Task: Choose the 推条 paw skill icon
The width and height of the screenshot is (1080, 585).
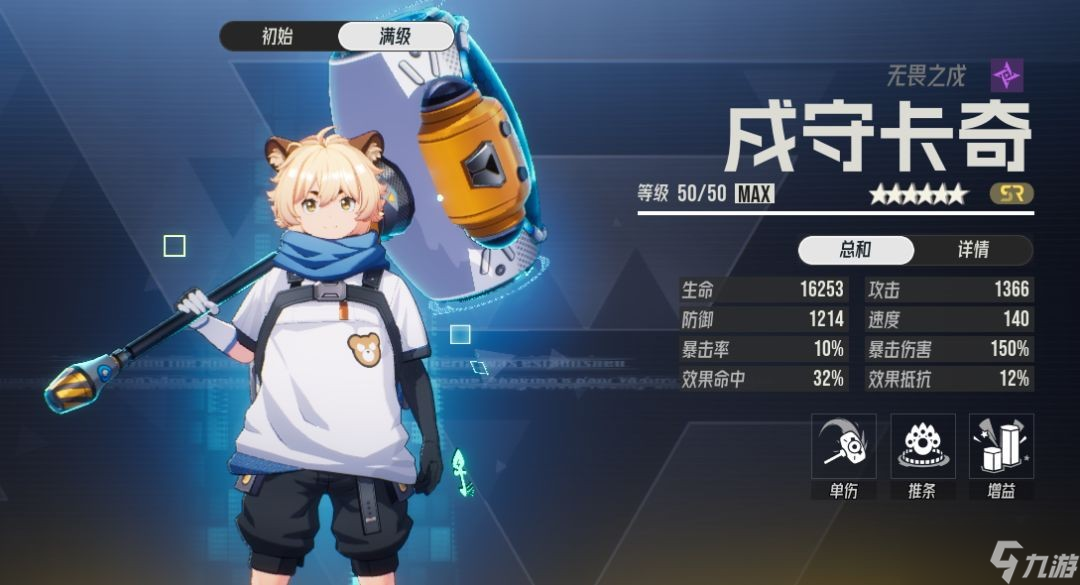Action: point(922,447)
